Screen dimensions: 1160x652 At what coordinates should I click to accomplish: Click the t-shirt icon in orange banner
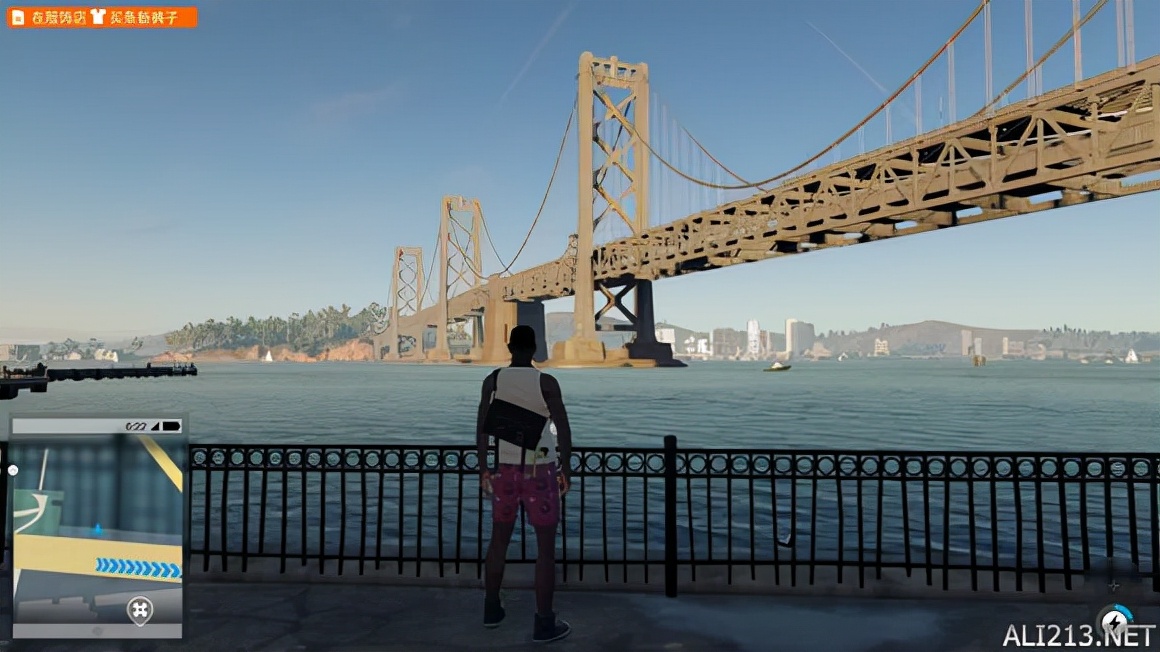point(97,17)
